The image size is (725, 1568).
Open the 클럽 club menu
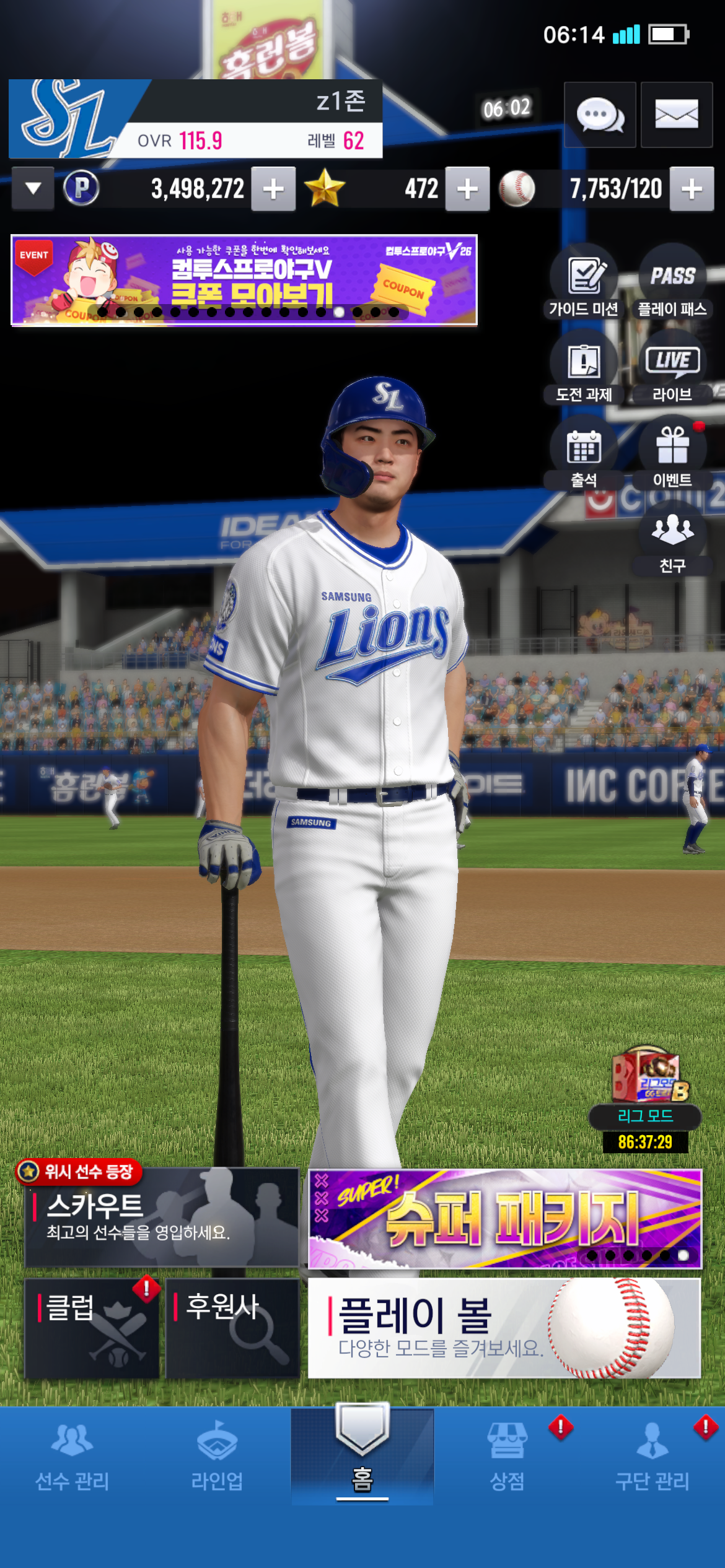92,1328
